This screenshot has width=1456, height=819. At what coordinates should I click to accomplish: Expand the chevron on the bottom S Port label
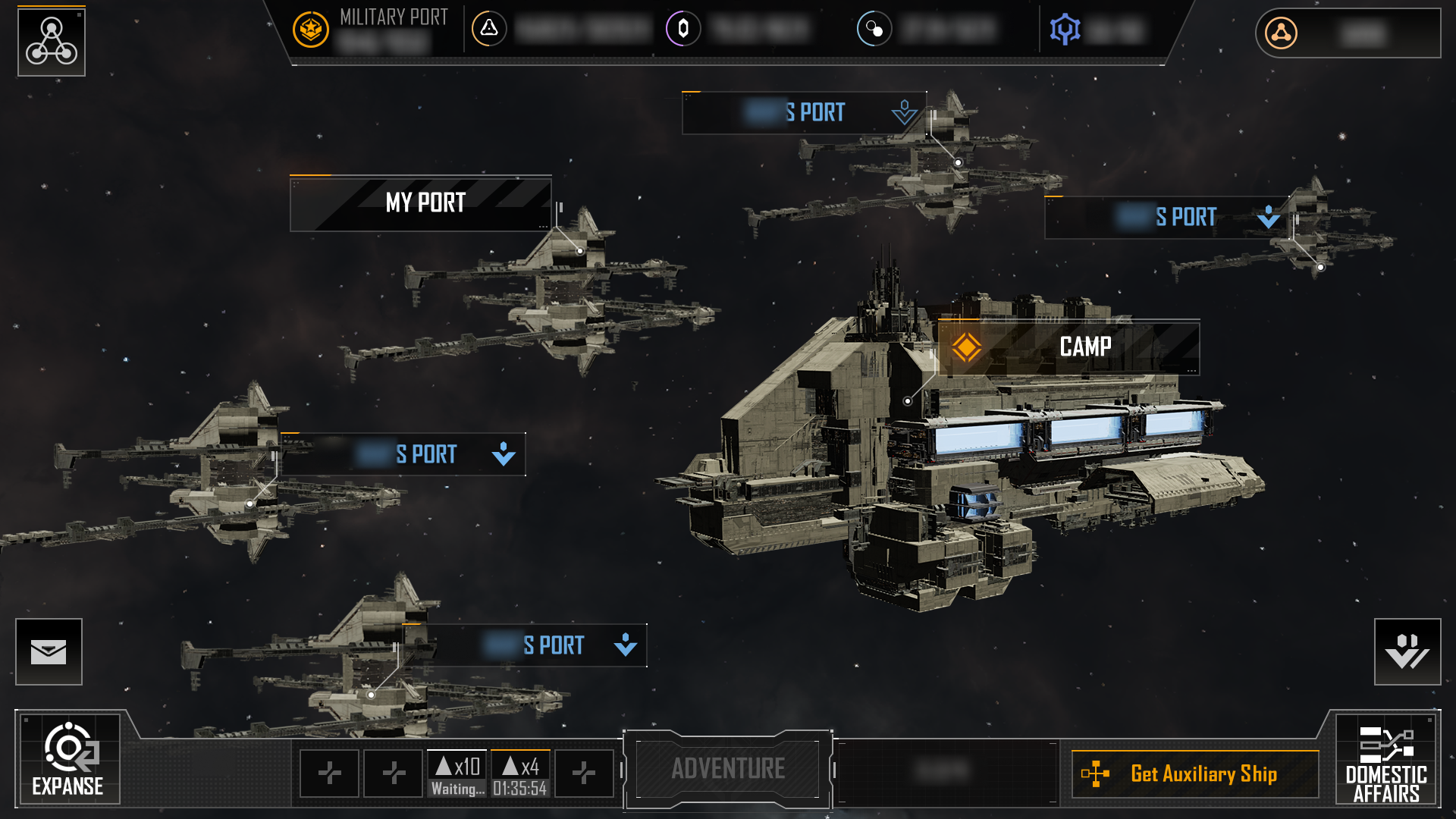coord(623,645)
